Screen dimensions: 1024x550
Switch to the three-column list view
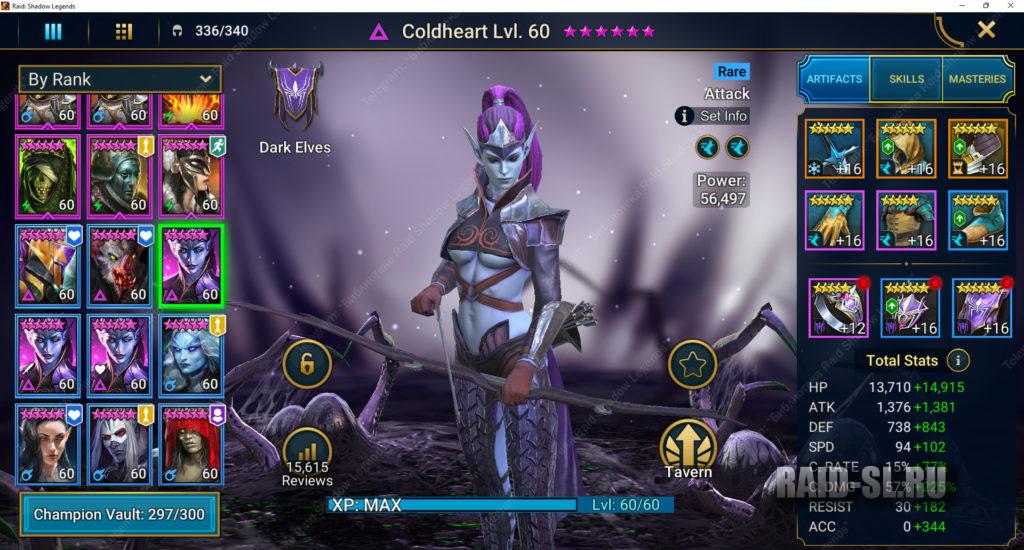pos(53,31)
